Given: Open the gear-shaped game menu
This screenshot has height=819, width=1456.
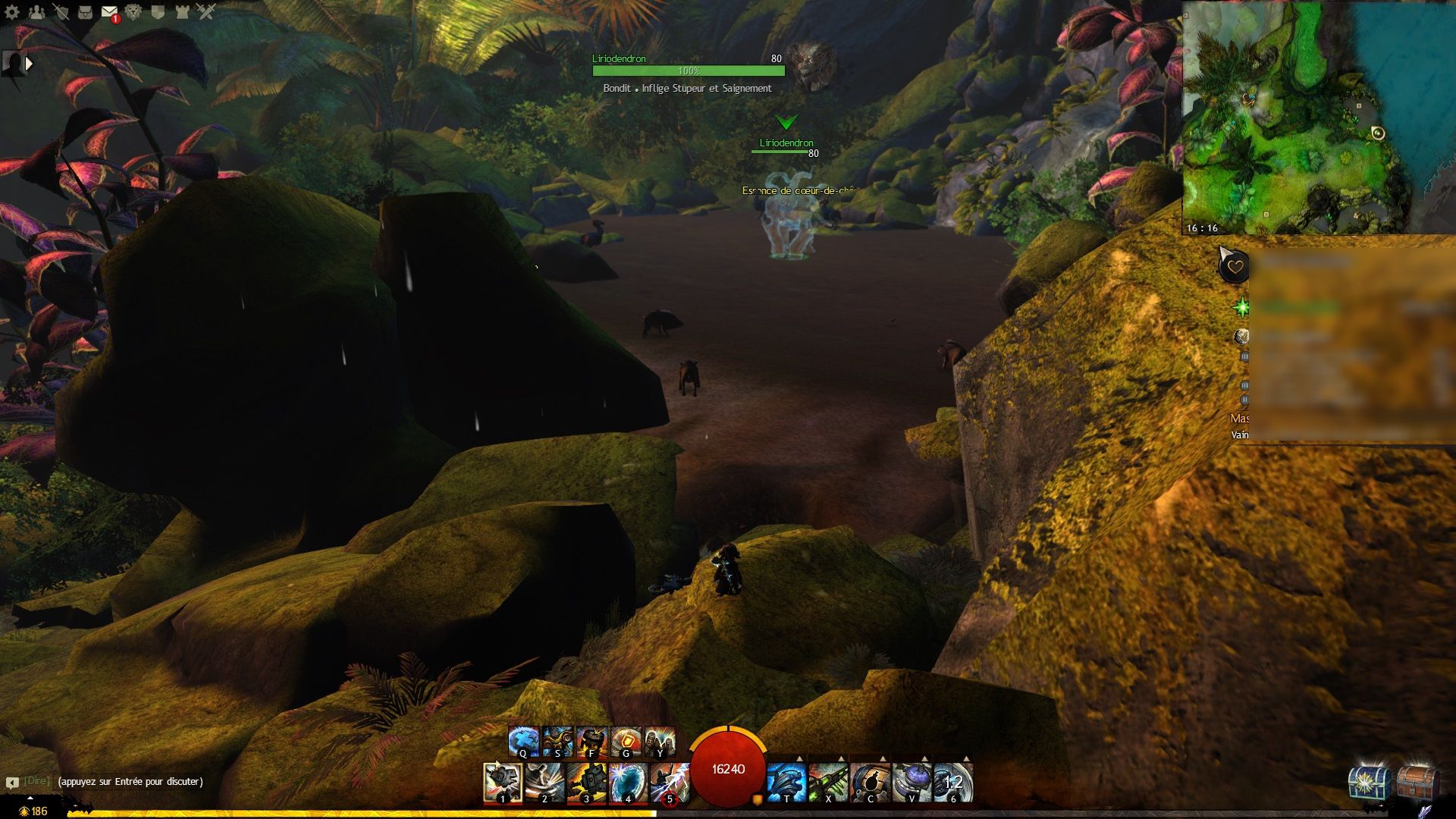Looking at the screenshot, I should [12, 11].
